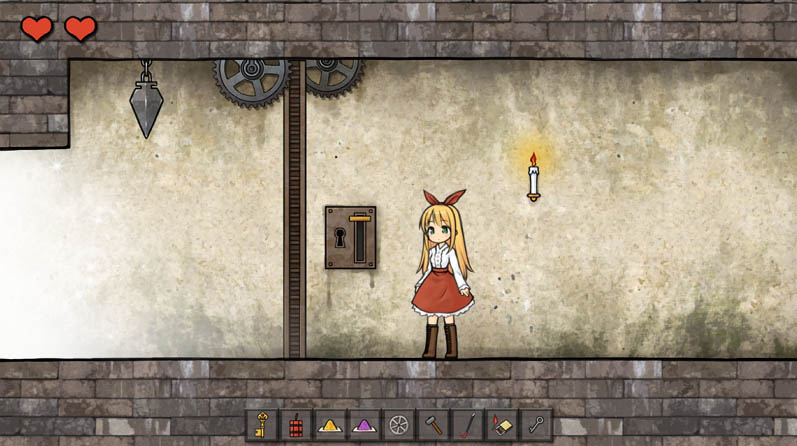
Task: Select the purple powder pile item
Action: click(365, 424)
